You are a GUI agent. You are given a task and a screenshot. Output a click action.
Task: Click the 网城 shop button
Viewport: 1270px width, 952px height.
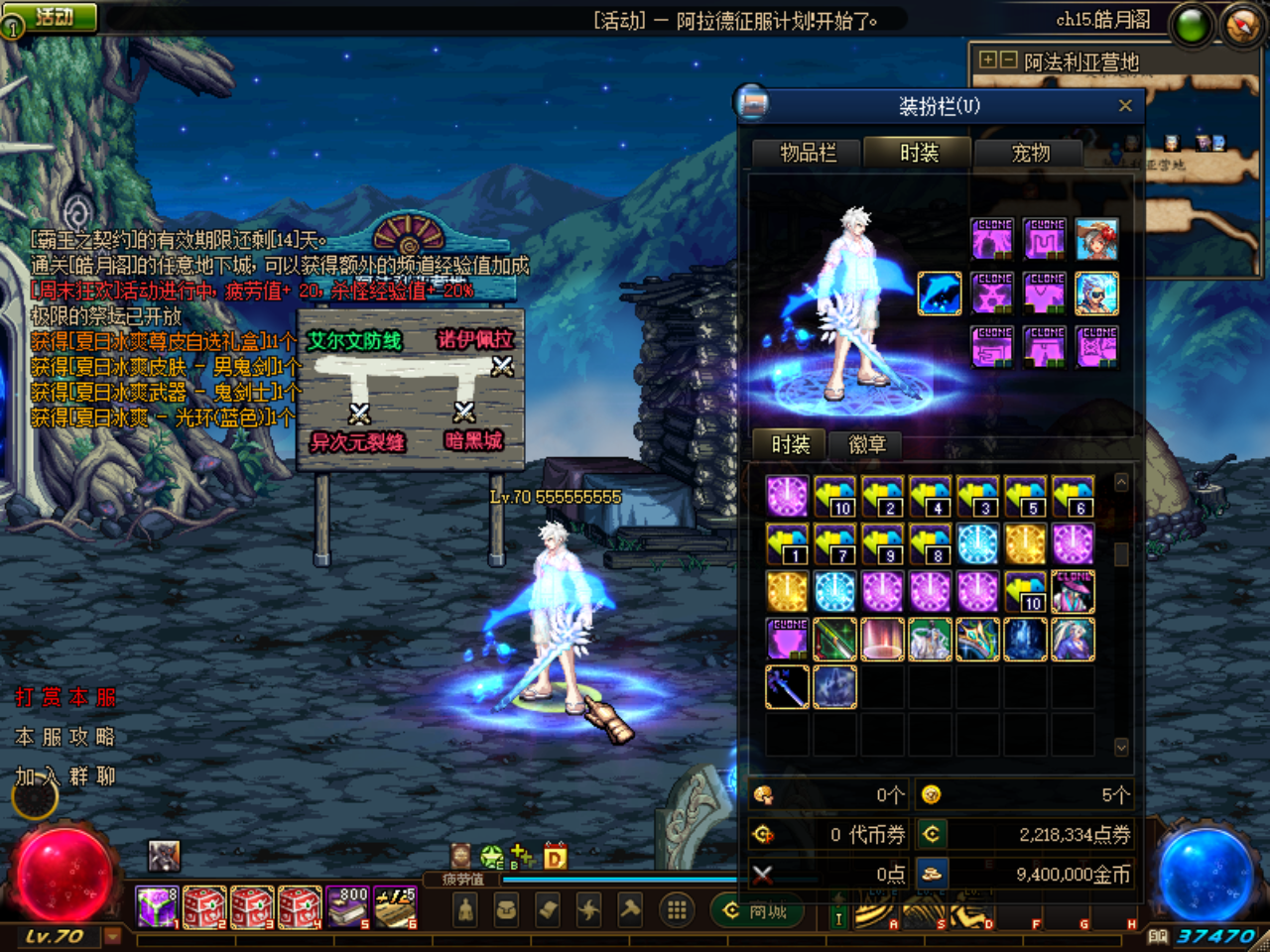click(x=760, y=910)
